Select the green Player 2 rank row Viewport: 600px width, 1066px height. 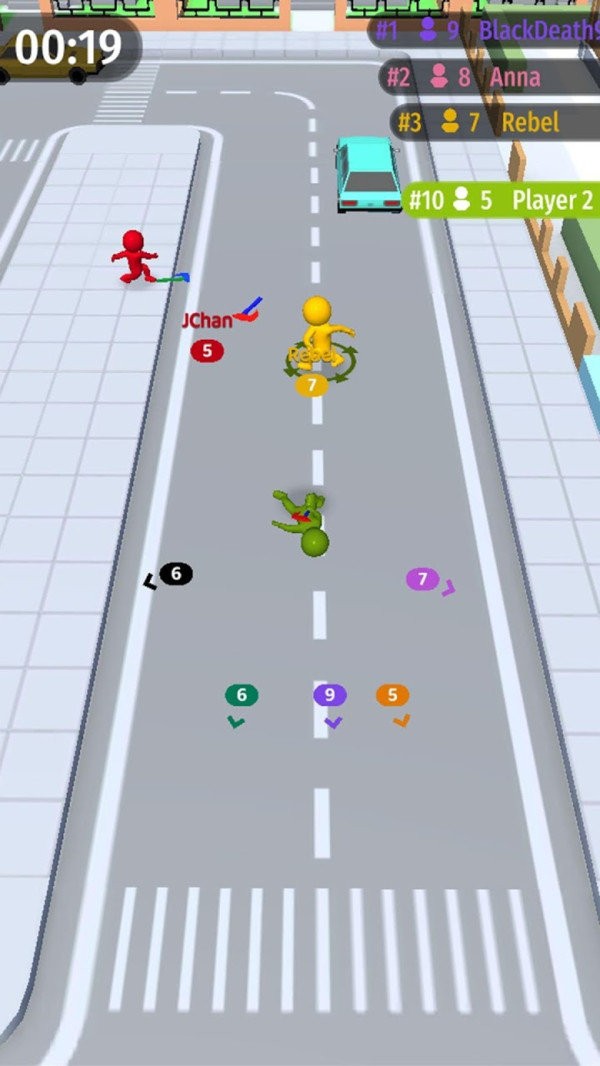point(501,200)
